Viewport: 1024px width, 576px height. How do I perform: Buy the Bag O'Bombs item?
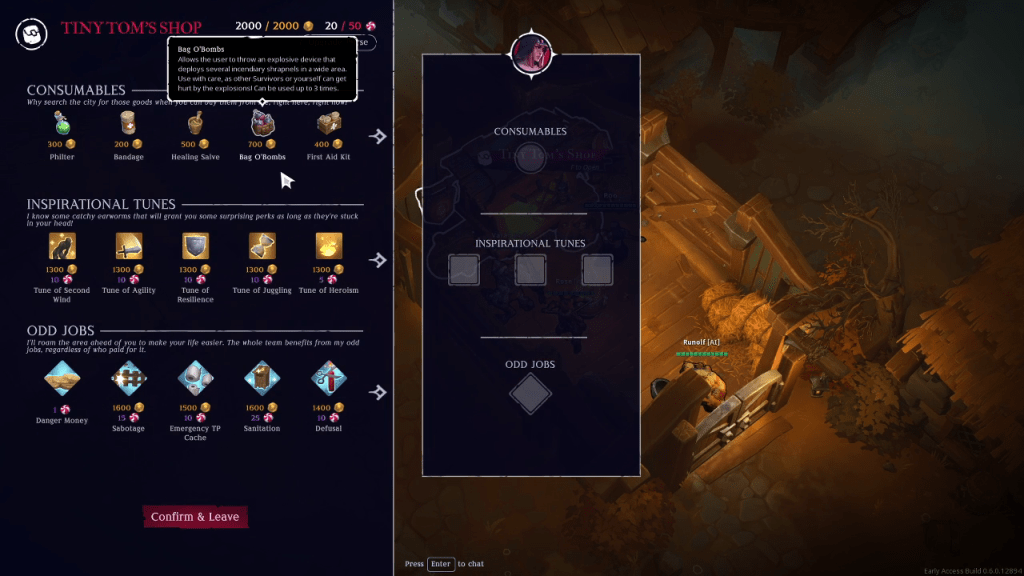click(262, 124)
